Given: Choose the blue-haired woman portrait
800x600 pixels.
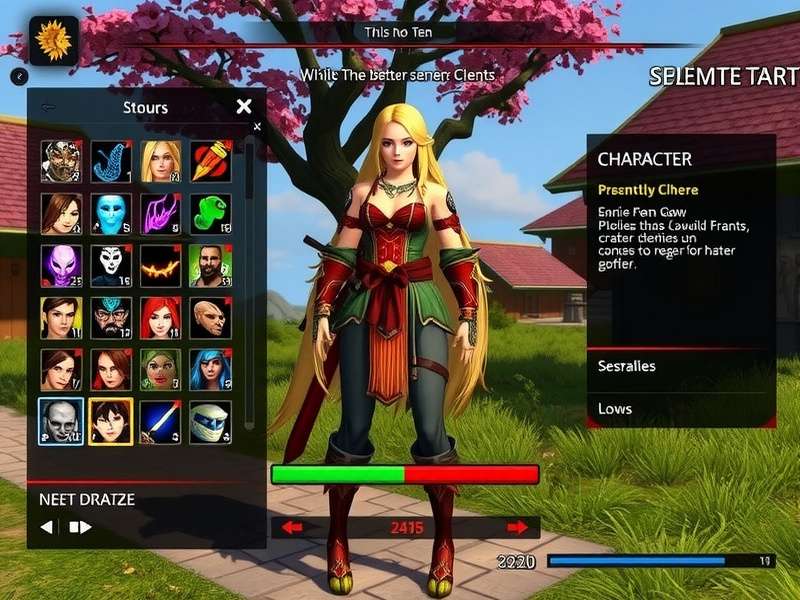Looking at the screenshot, I should tap(210, 370).
